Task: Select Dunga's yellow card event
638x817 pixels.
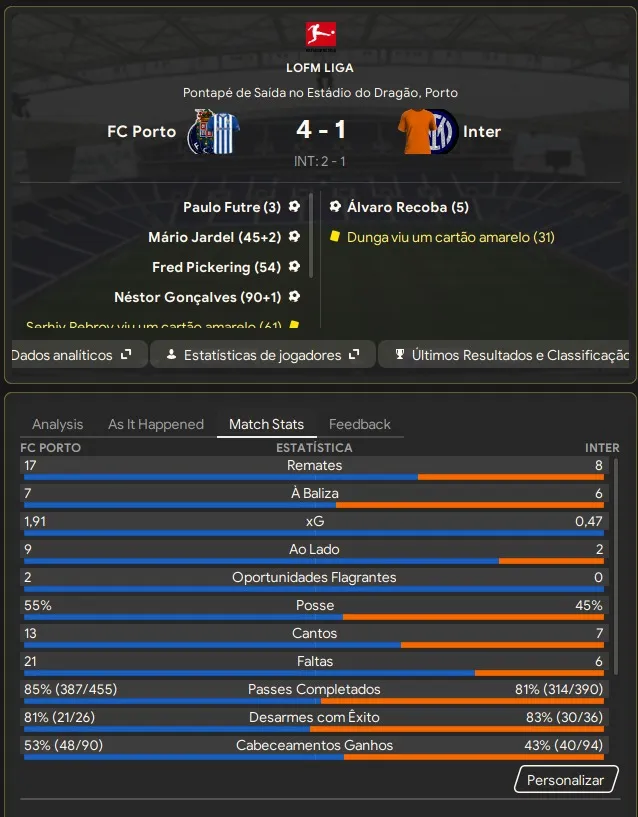Action: click(x=450, y=237)
